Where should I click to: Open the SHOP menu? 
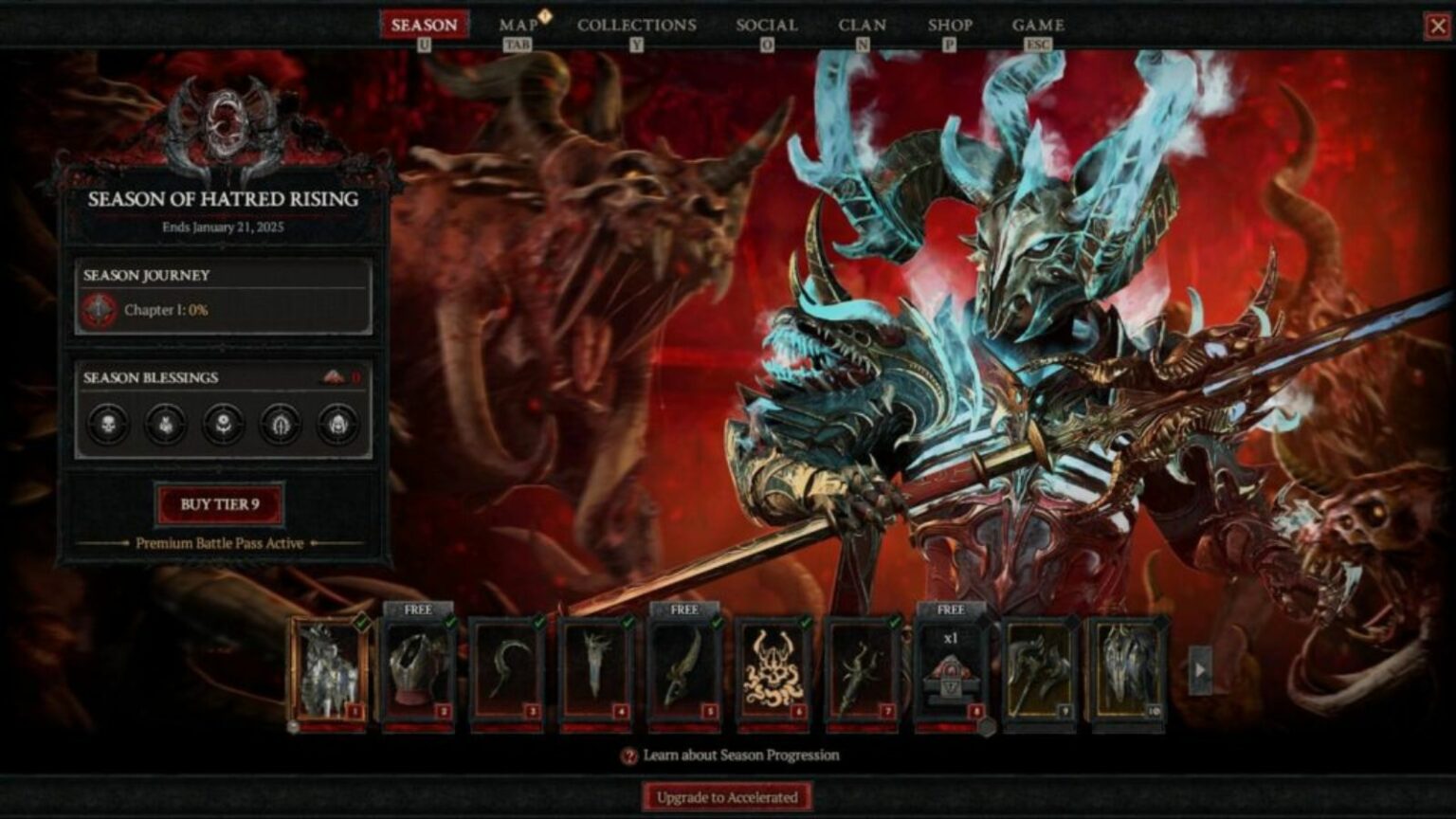[x=951, y=26]
